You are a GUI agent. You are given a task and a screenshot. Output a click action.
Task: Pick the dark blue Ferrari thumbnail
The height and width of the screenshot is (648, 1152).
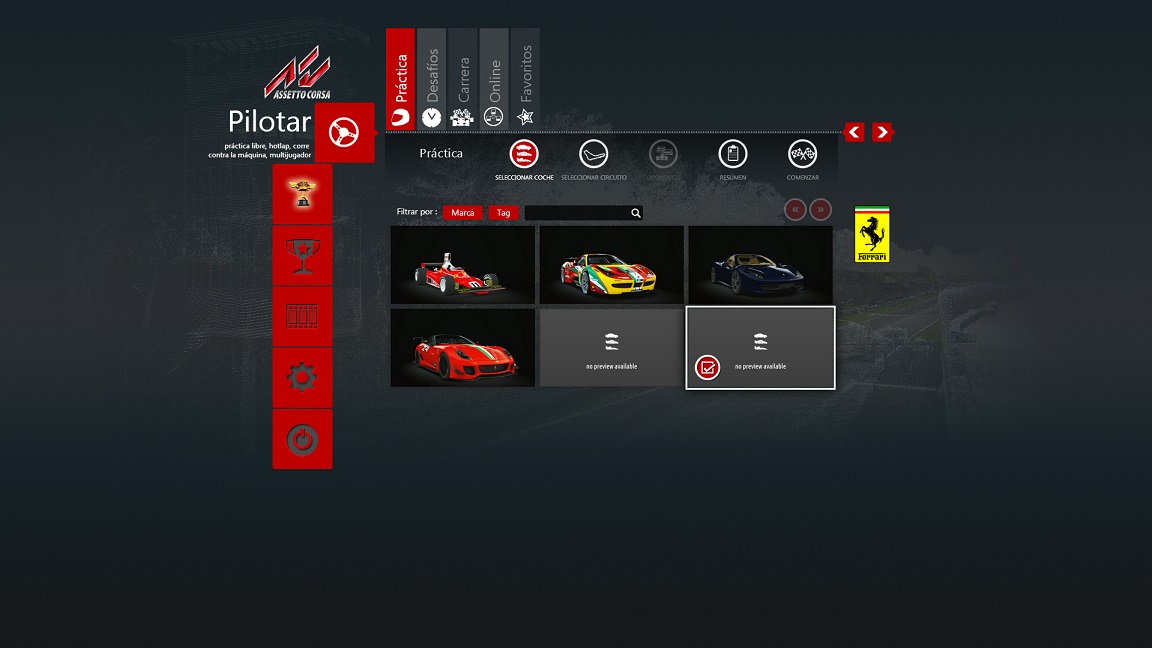(x=760, y=265)
